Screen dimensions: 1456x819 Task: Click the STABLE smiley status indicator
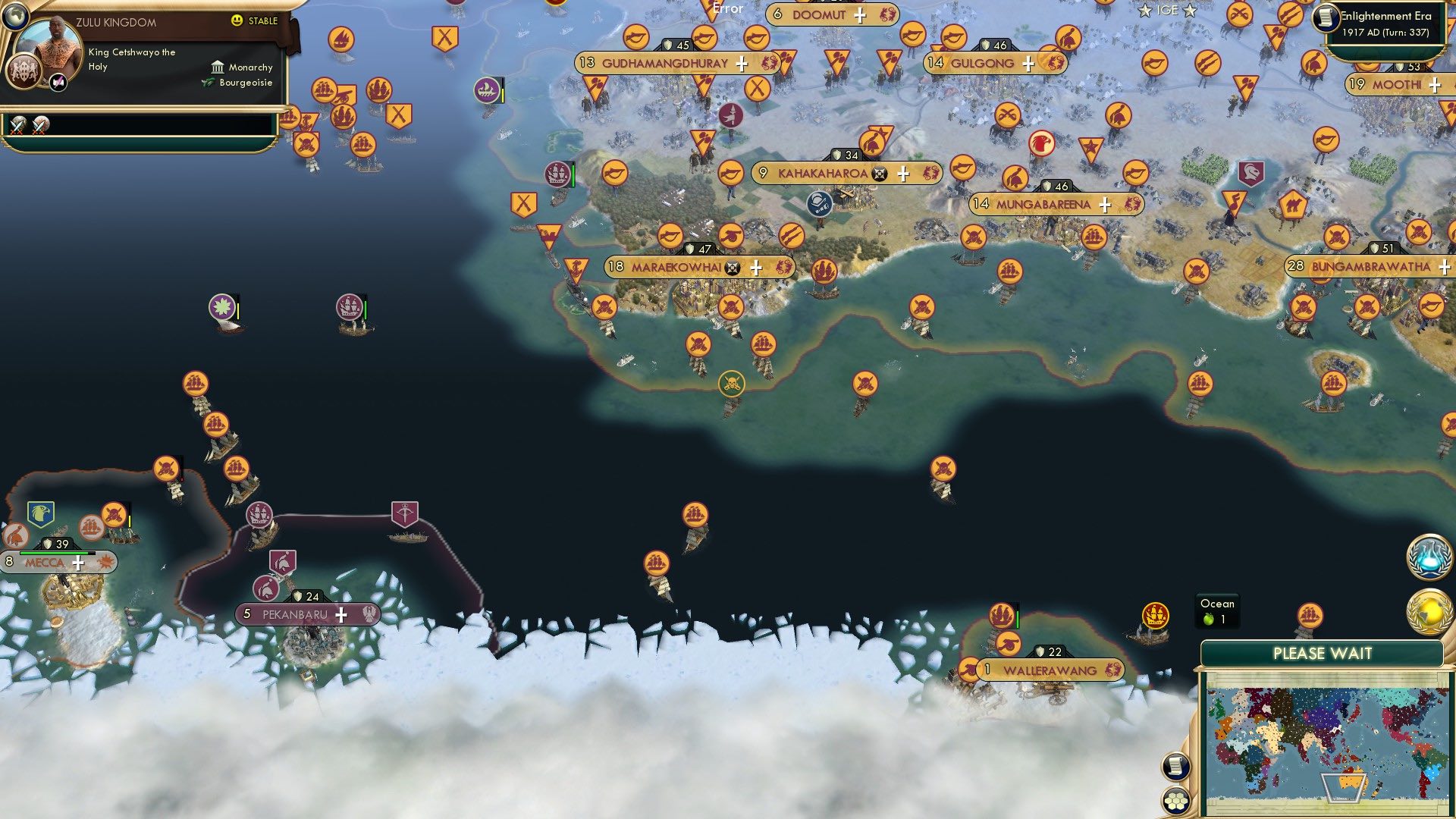click(237, 20)
